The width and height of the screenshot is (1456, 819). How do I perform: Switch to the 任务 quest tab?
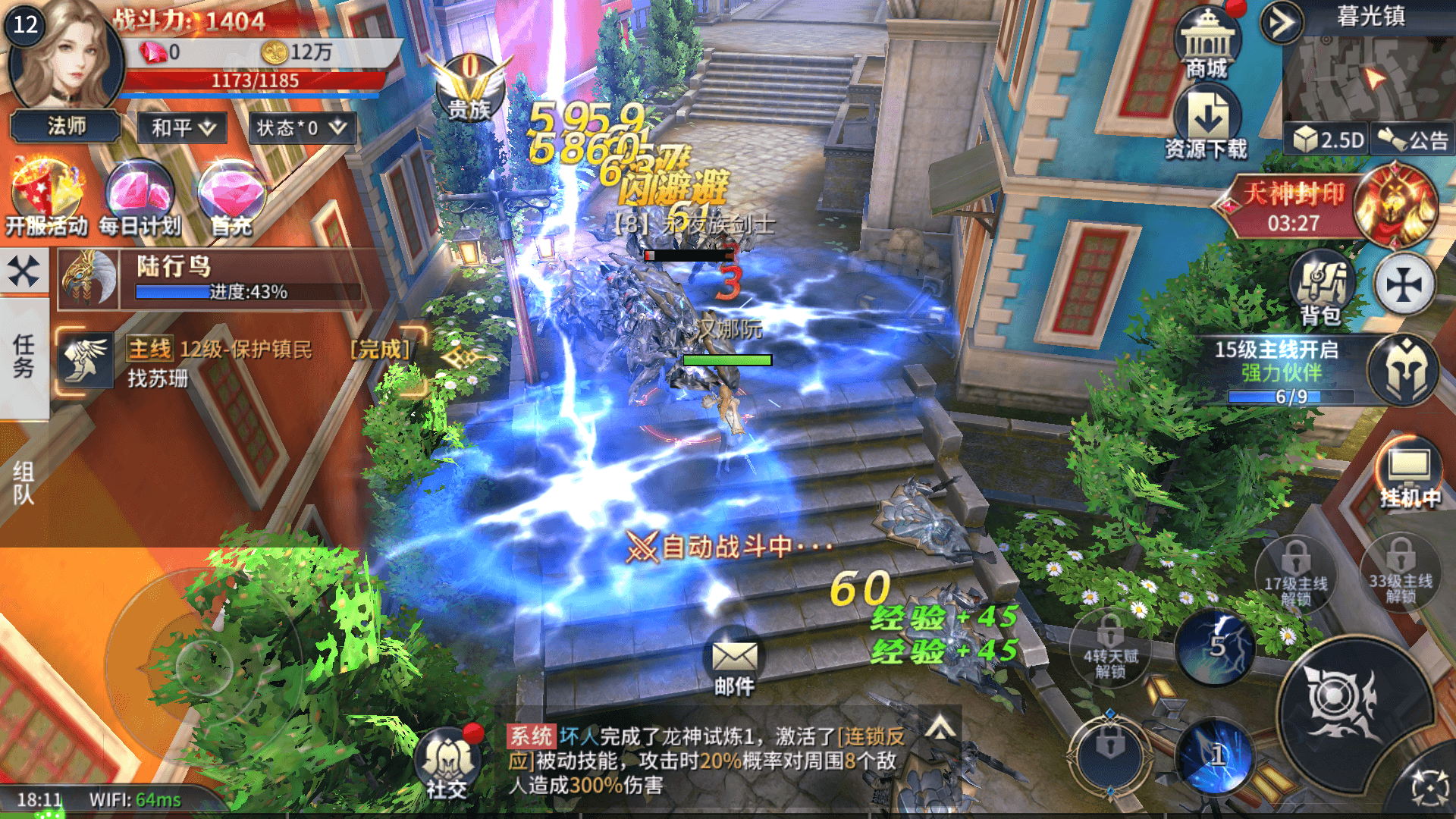(24, 356)
